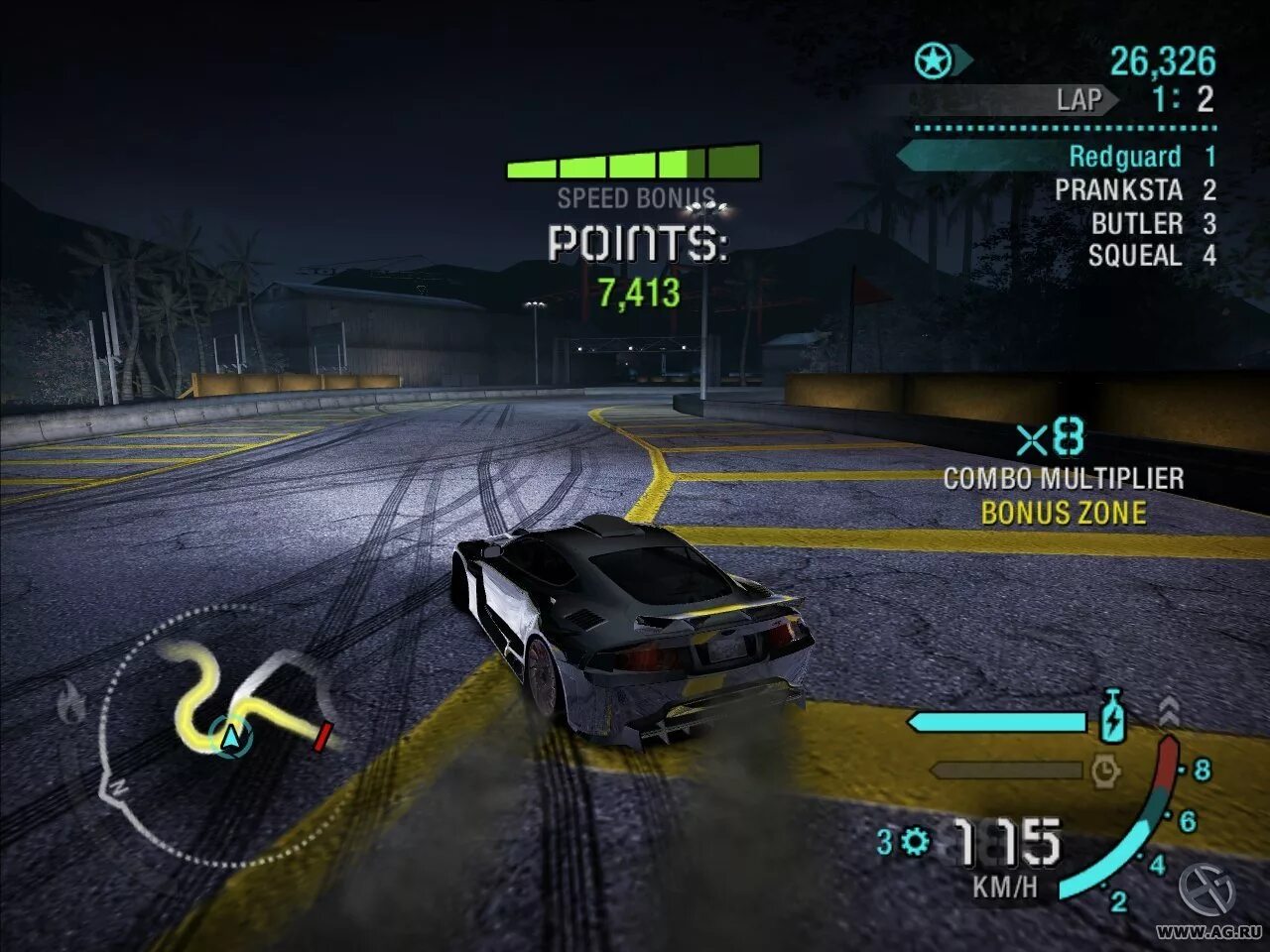
Task: Pick SQUEAL in the racer standings
Action: (x=1135, y=256)
